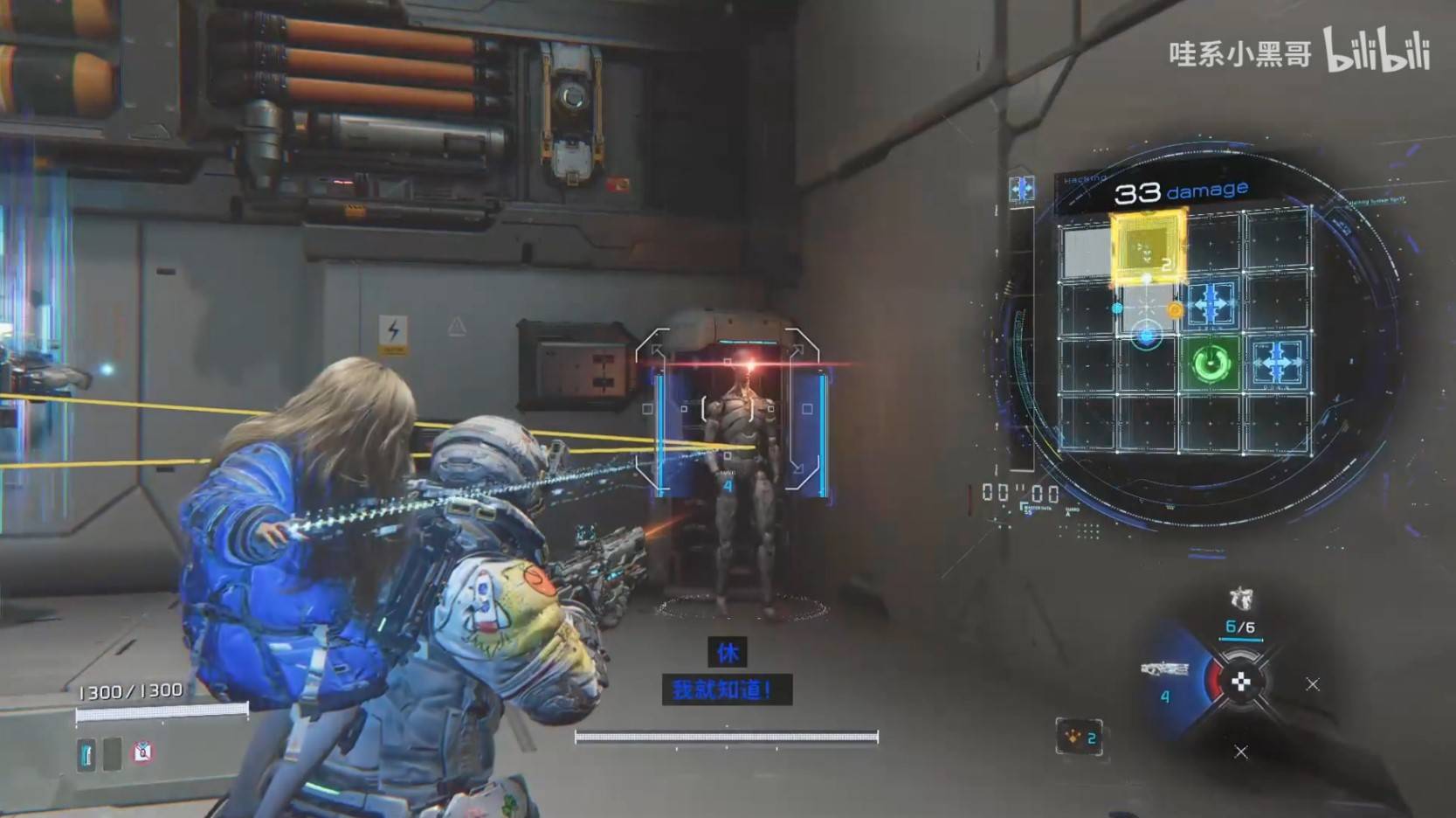Click the blue arrow icon beside the Hacking header
The height and width of the screenshot is (818, 1456).
coord(1021,189)
